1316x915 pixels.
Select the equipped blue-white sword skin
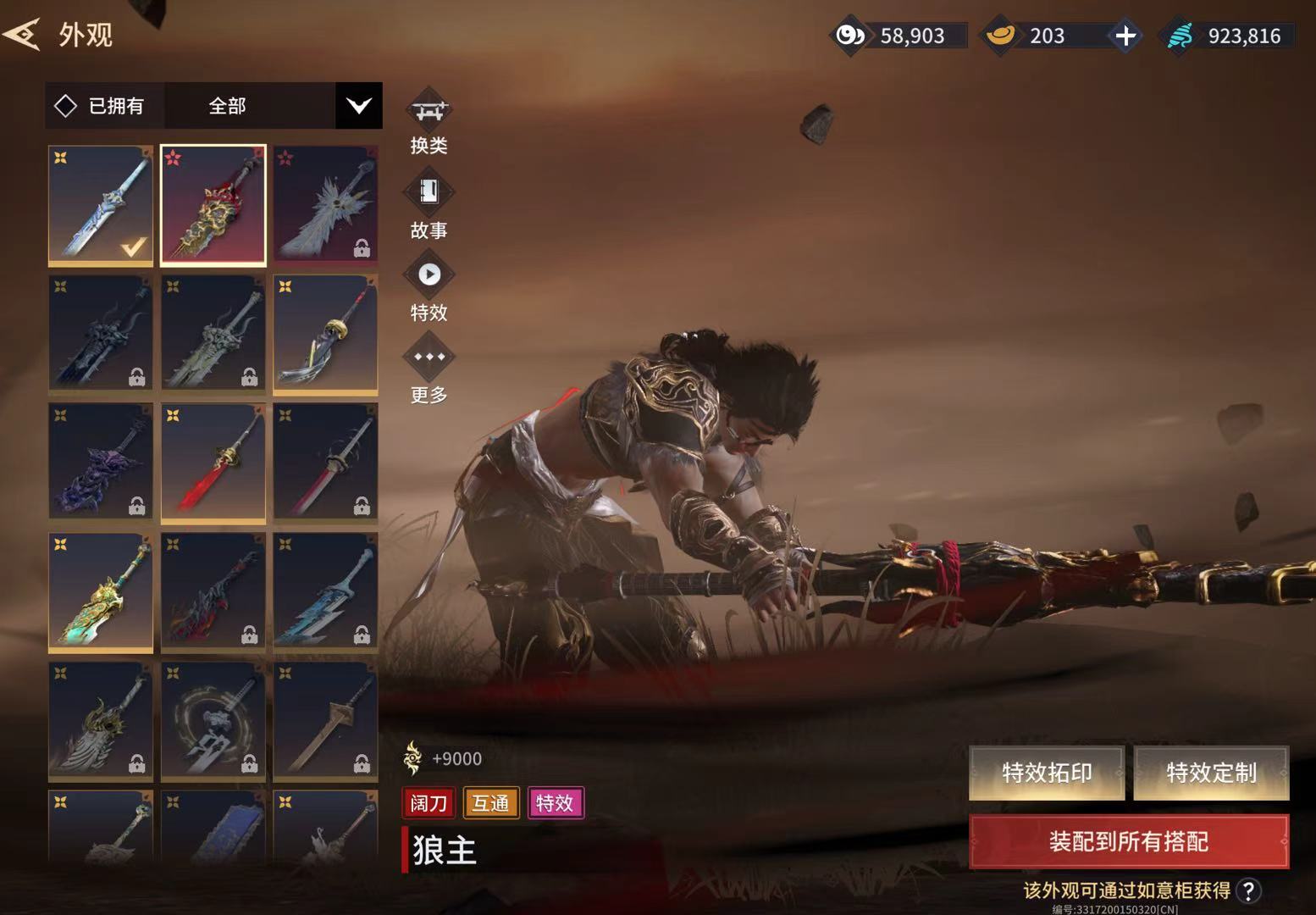click(101, 204)
